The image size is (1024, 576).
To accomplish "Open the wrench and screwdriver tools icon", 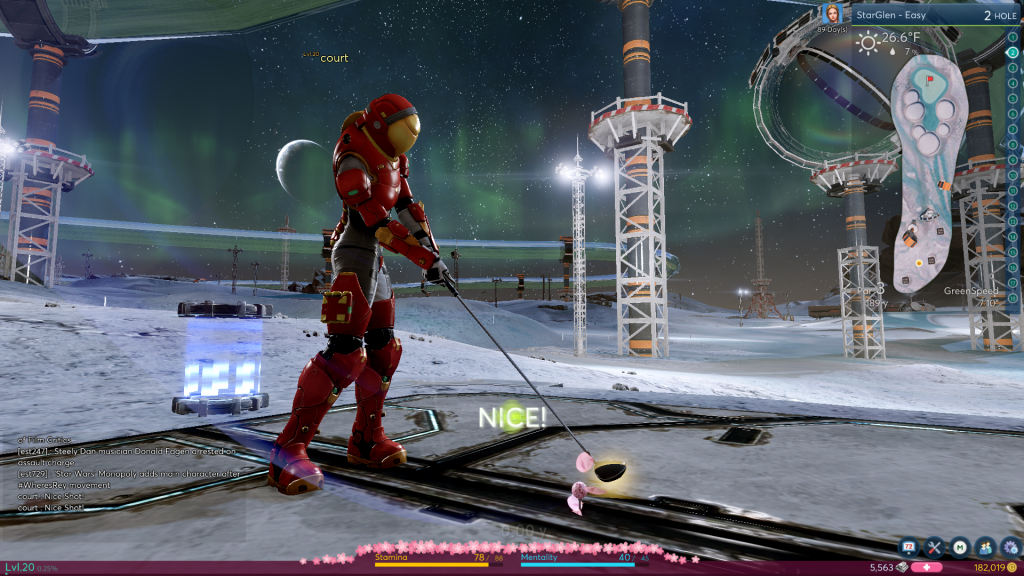I will [x=935, y=547].
